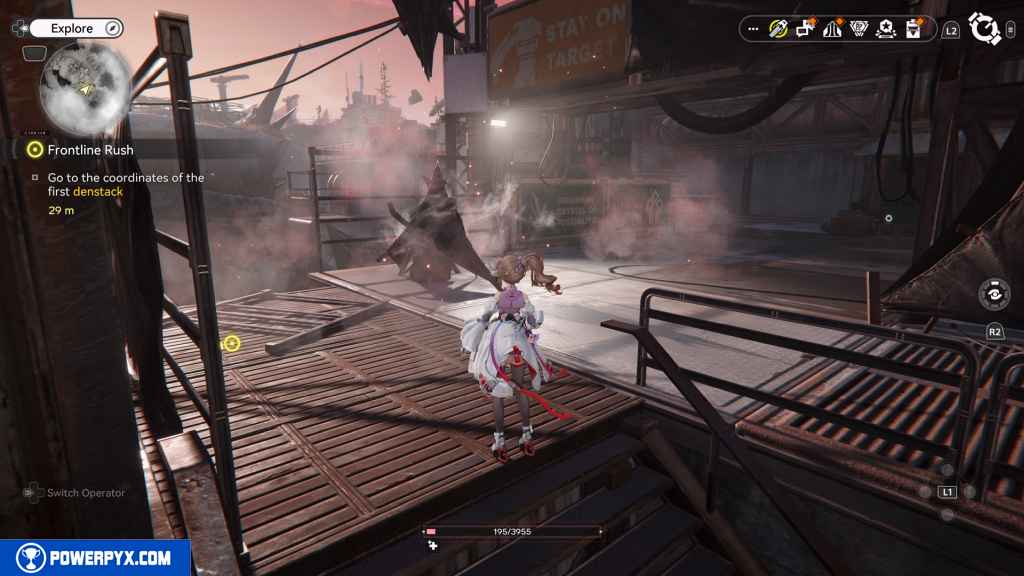The image size is (1024, 576).
Task: Open the yellow-green circular icon in top bar
Action: pos(778,29)
